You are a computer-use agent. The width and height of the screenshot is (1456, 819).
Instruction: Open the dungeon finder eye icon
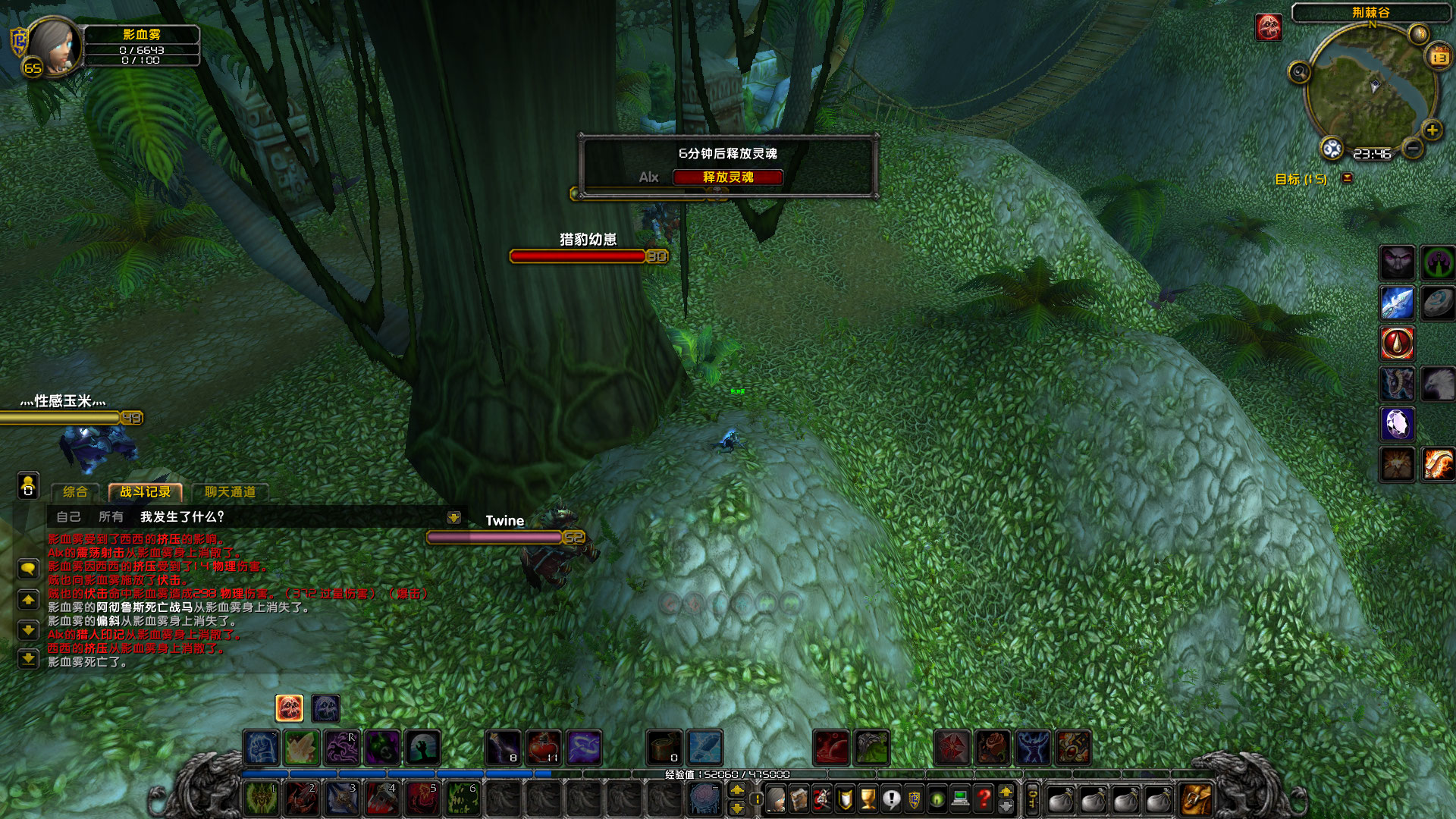[x=937, y=799]
